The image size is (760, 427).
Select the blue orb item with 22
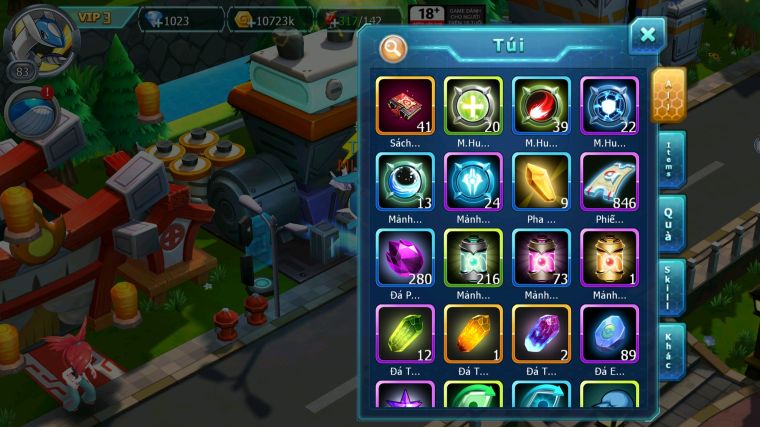click(609, 105)
